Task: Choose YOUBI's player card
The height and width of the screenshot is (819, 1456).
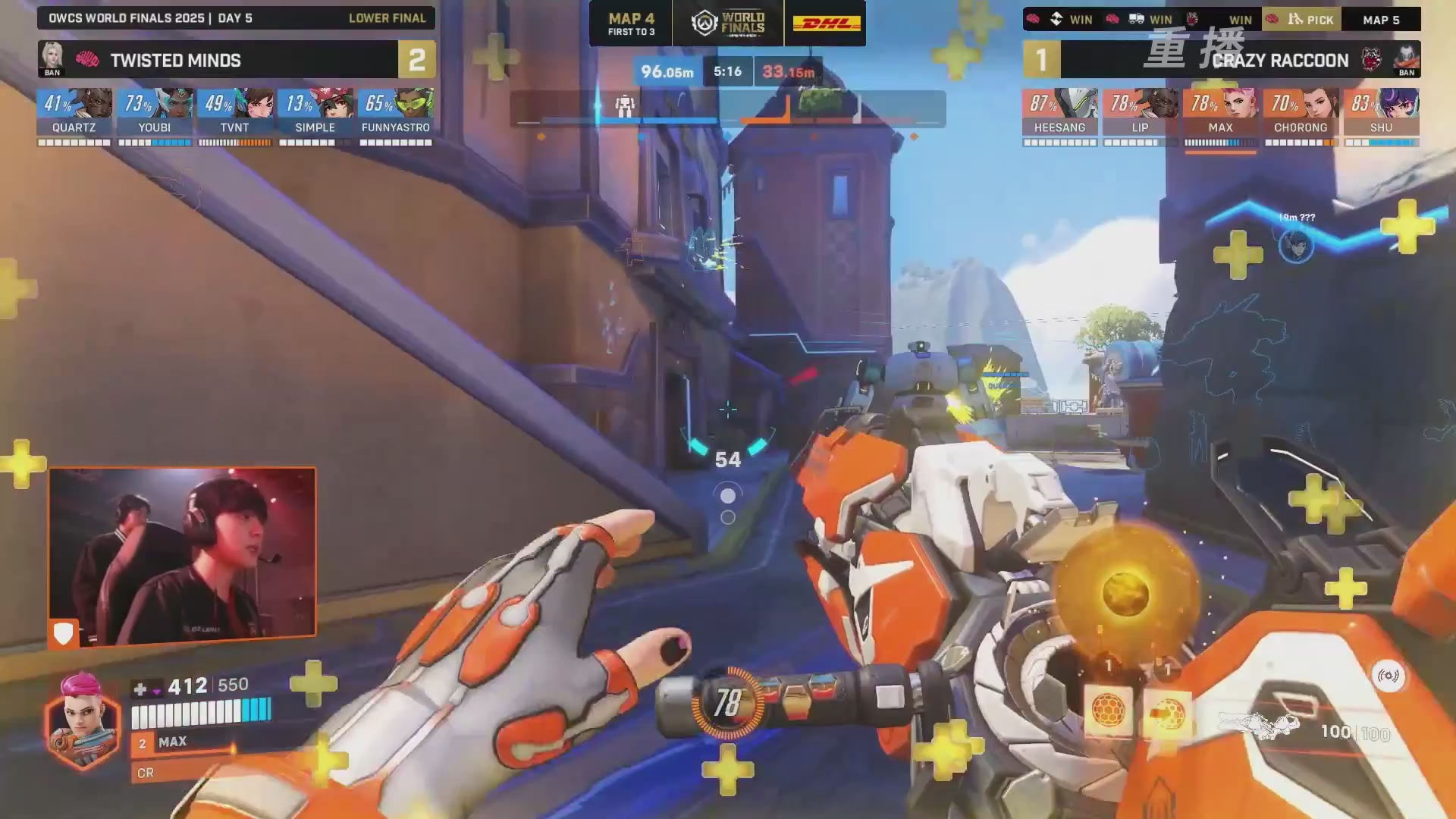Action: coord(155,115)
